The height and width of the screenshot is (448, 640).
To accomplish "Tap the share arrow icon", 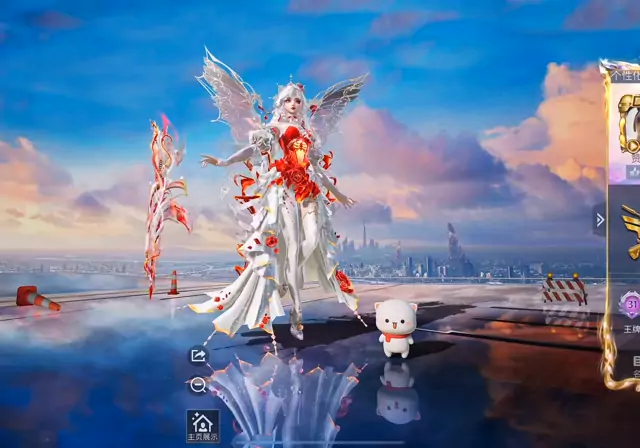I will click(x=198, y=355).
